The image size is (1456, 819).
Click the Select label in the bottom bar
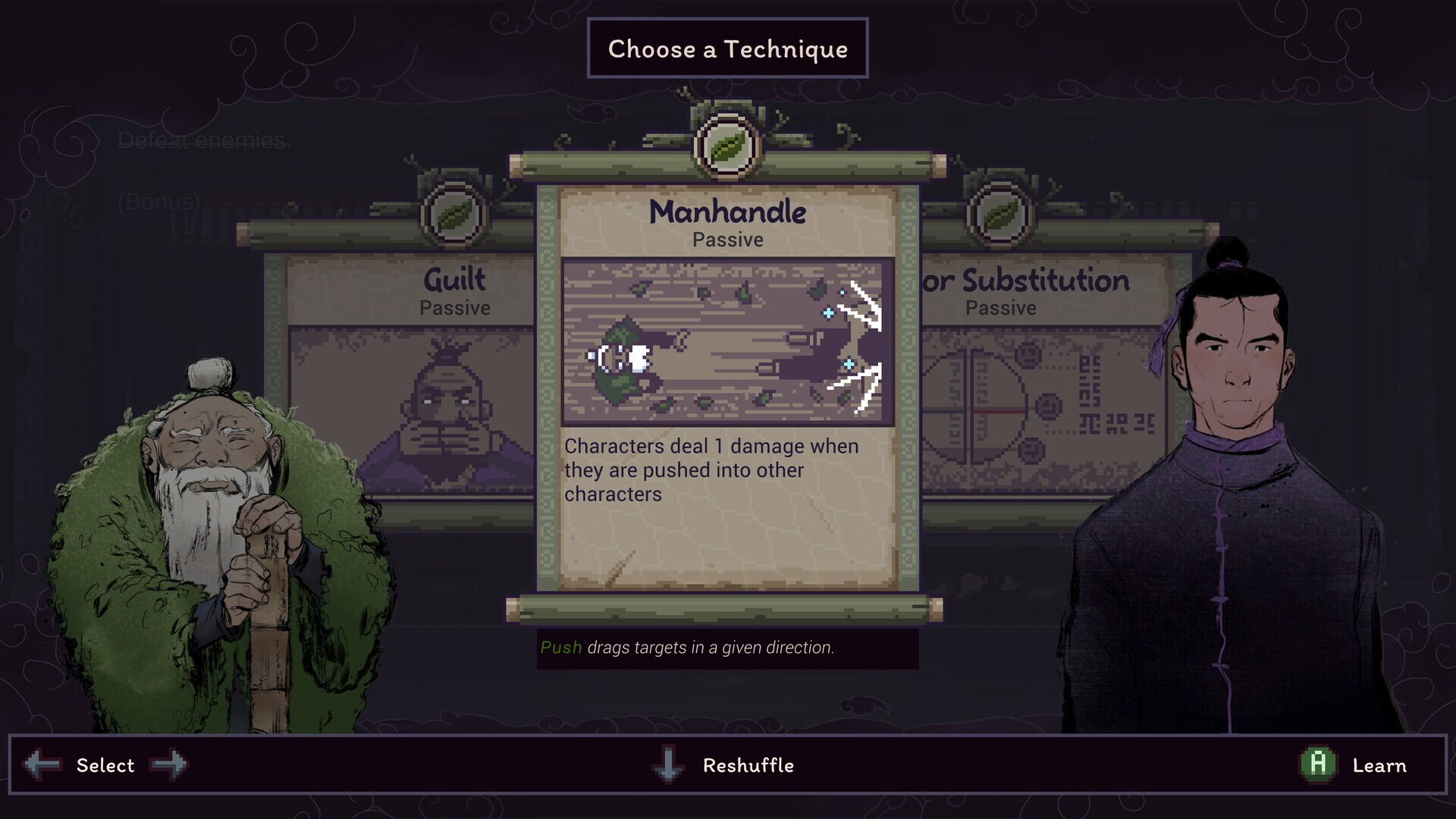tap(106, 765)
